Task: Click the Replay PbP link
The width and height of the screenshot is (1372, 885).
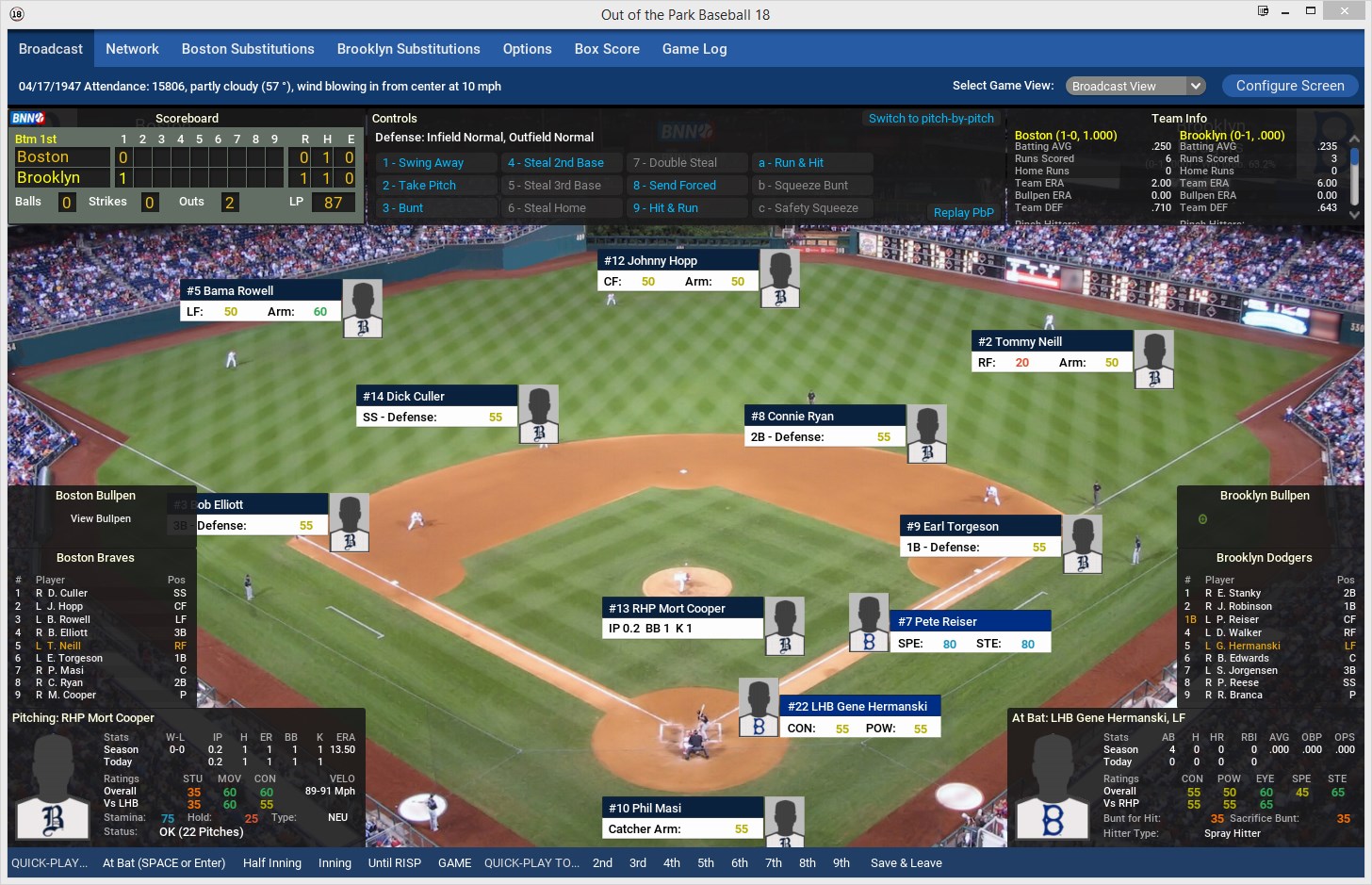Action: (963, 213)
